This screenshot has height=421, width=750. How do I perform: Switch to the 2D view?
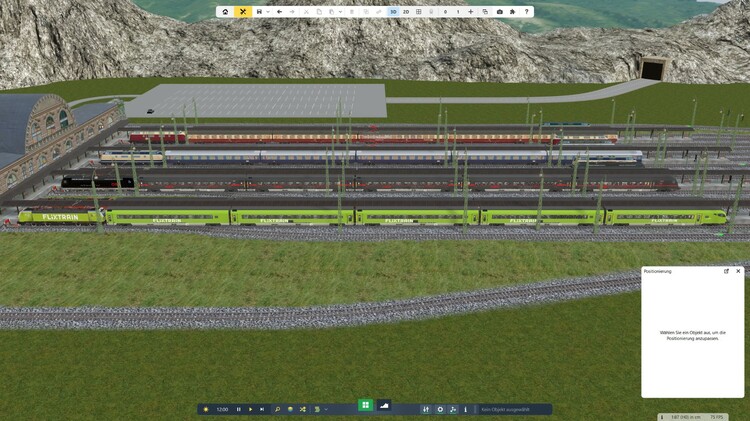click(x=406, y=12)
